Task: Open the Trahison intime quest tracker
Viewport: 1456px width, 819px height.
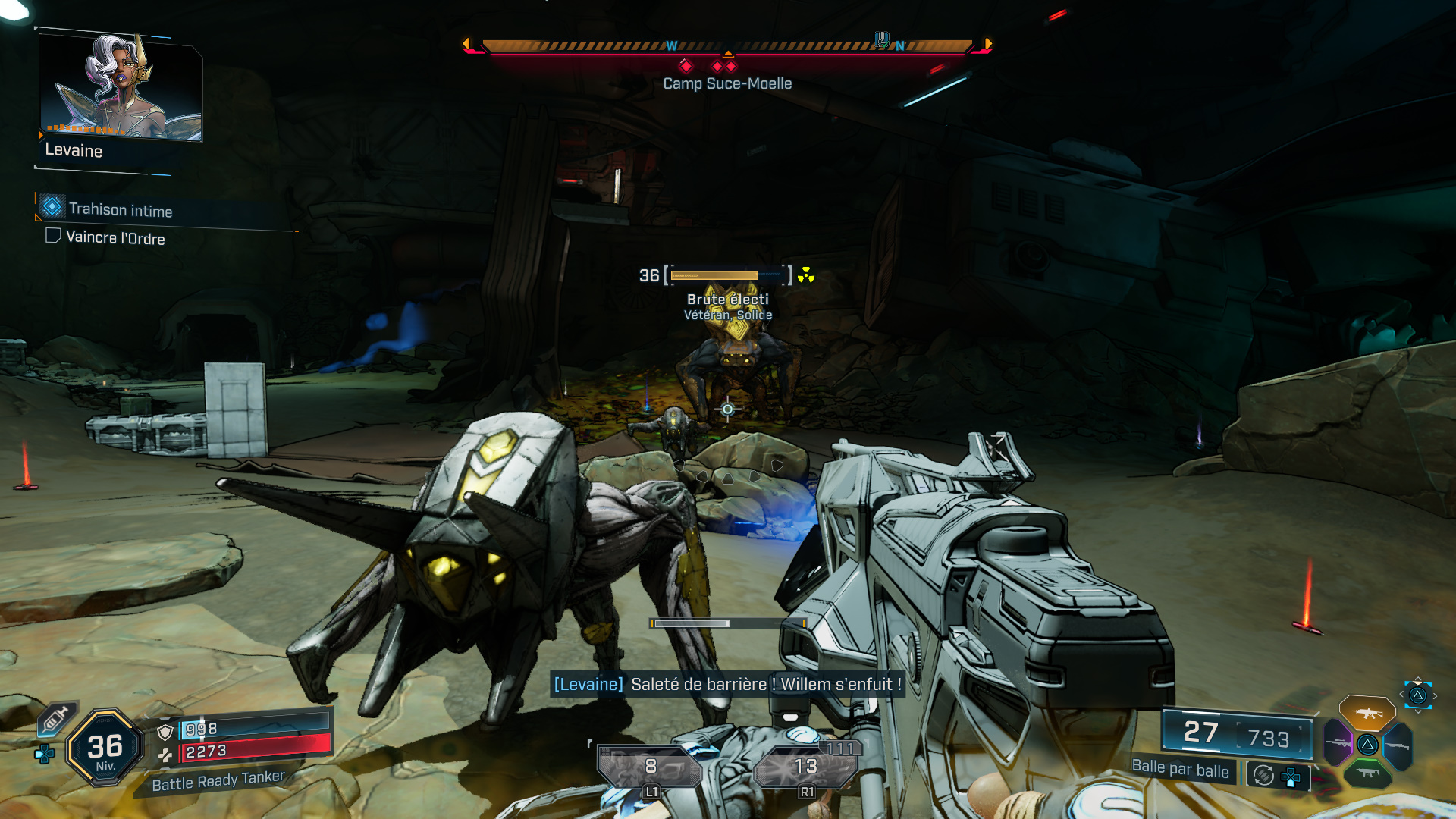Action: point(120,209)
